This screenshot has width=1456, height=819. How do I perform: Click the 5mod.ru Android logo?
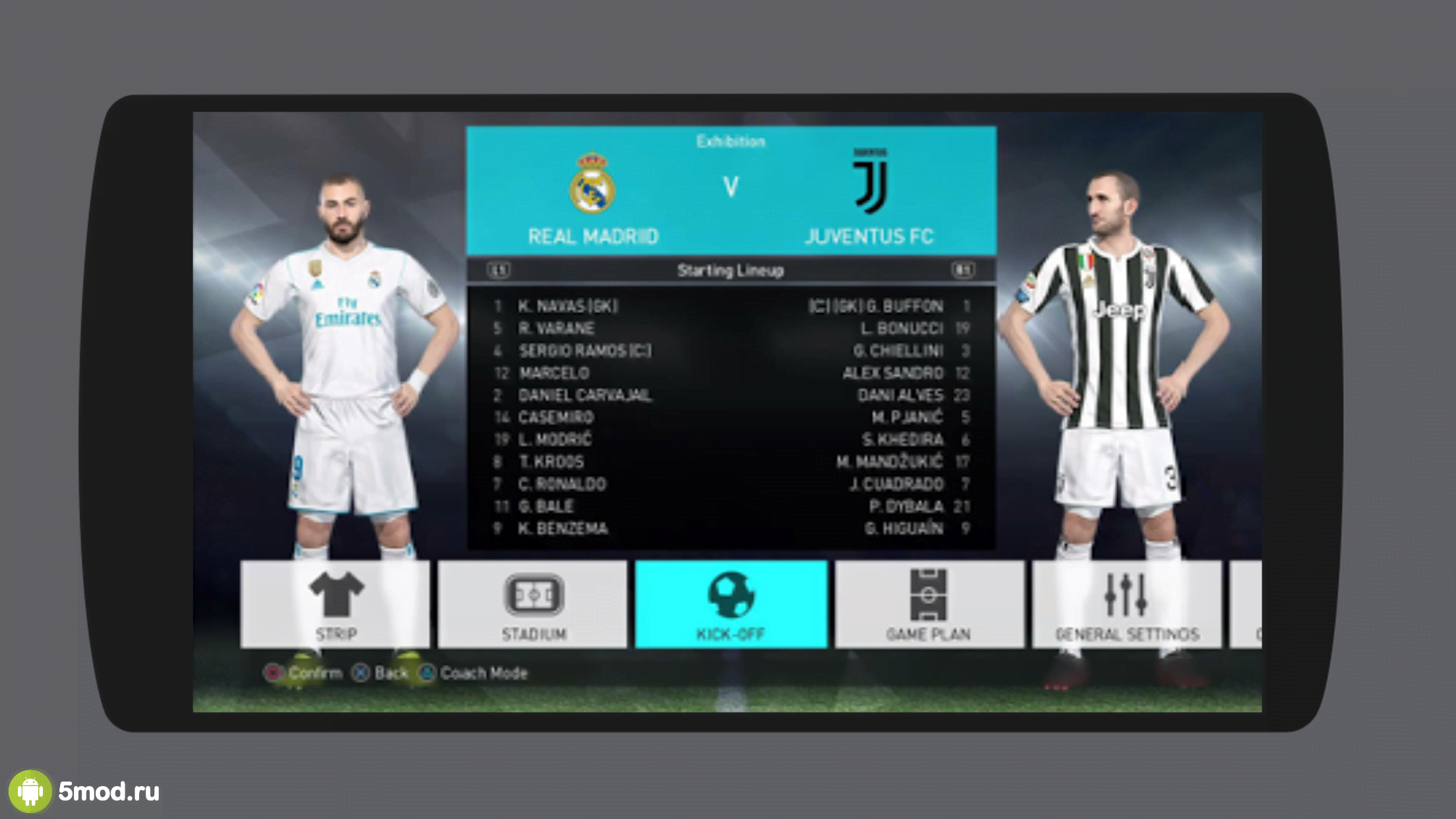pos(30,791)
